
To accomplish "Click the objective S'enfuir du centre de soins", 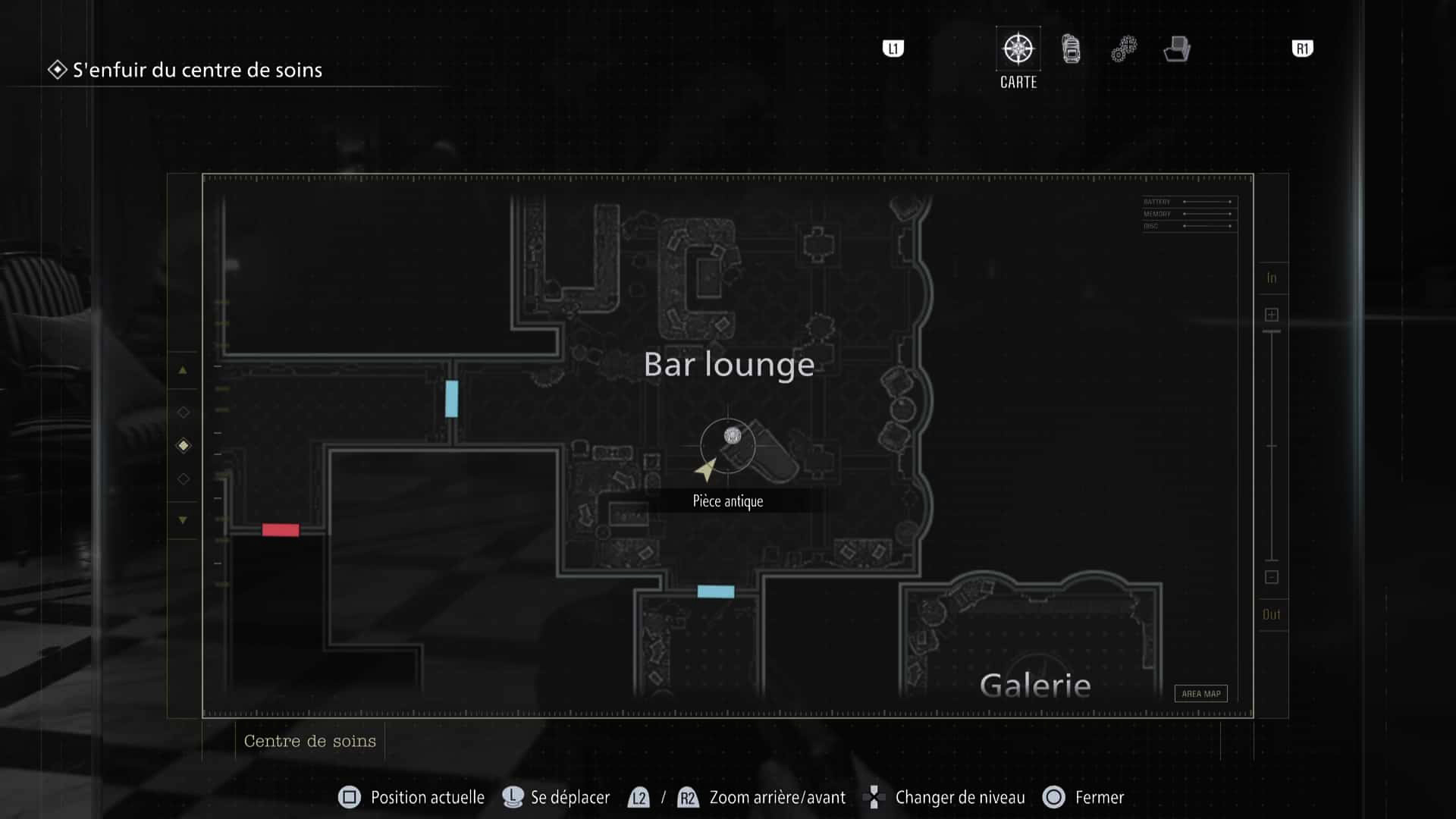I will click(197, 71).
